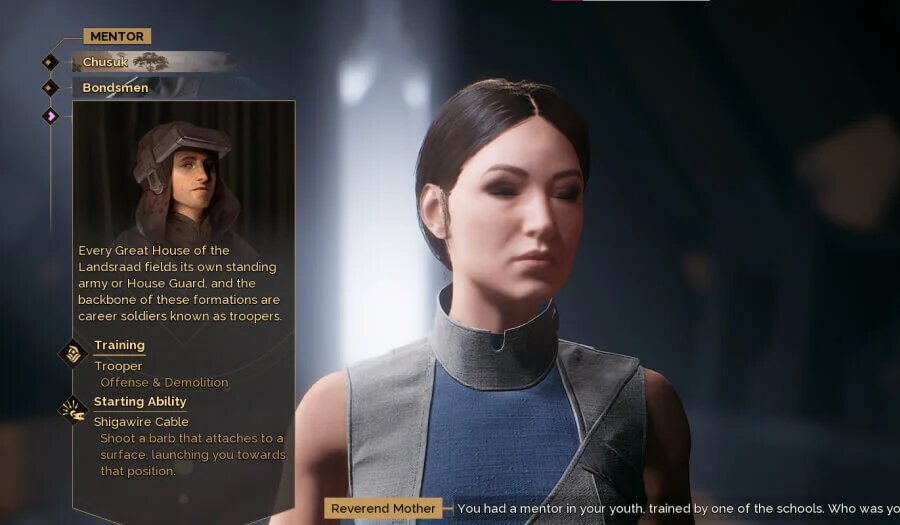
Task: Click the Training icon
Action: tap(73, 352)
